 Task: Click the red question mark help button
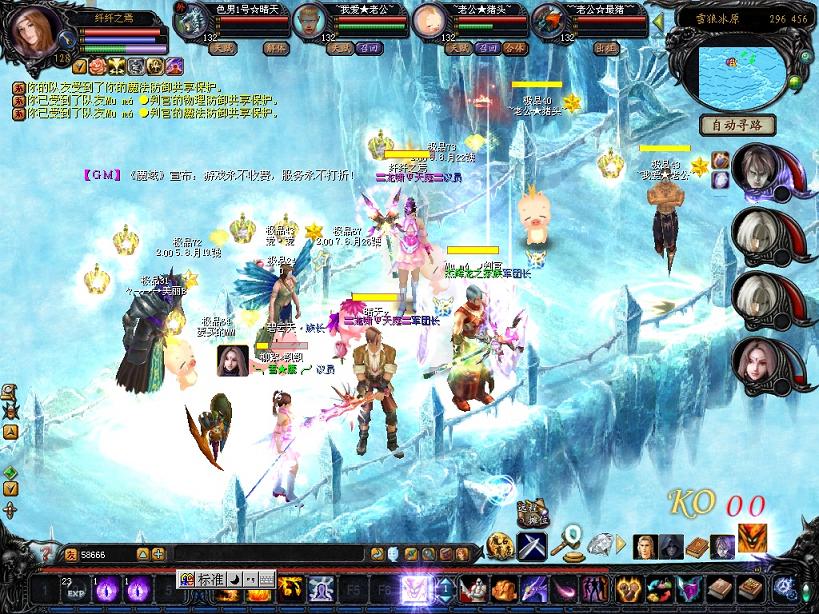coord(44,553)
